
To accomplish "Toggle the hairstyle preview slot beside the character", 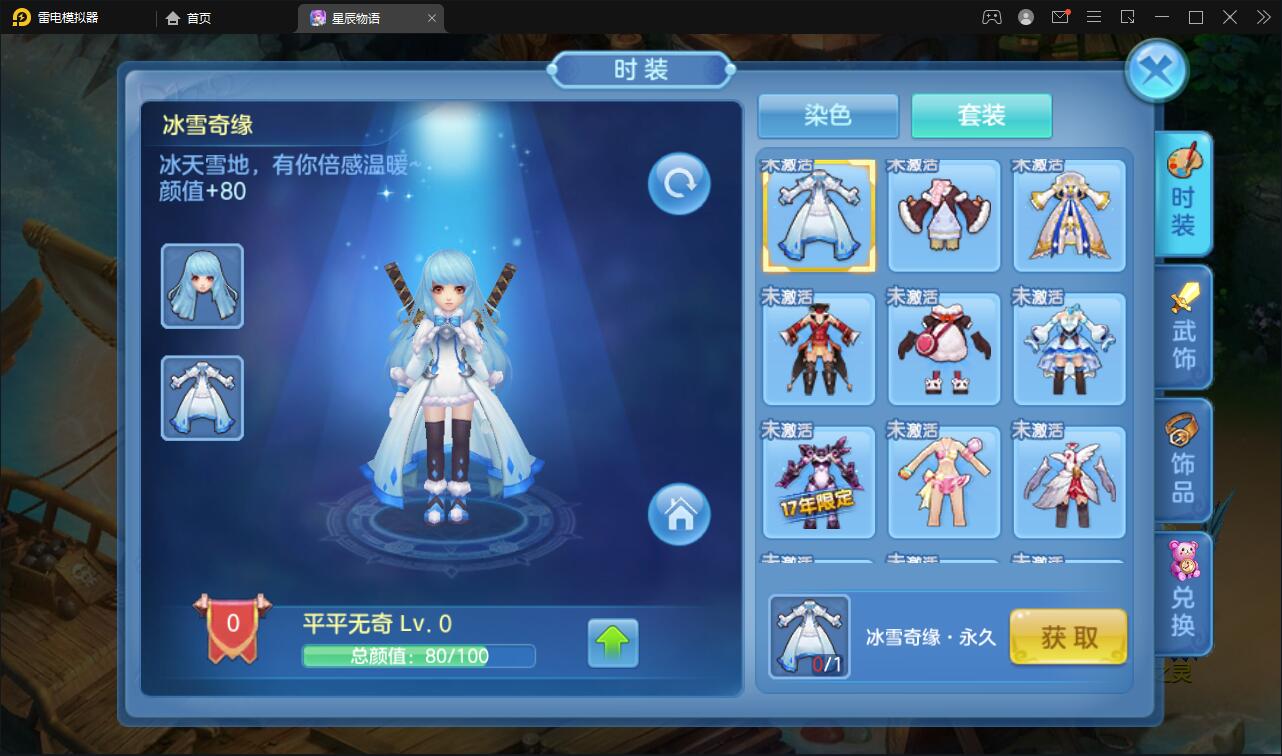I will (202, 287).
